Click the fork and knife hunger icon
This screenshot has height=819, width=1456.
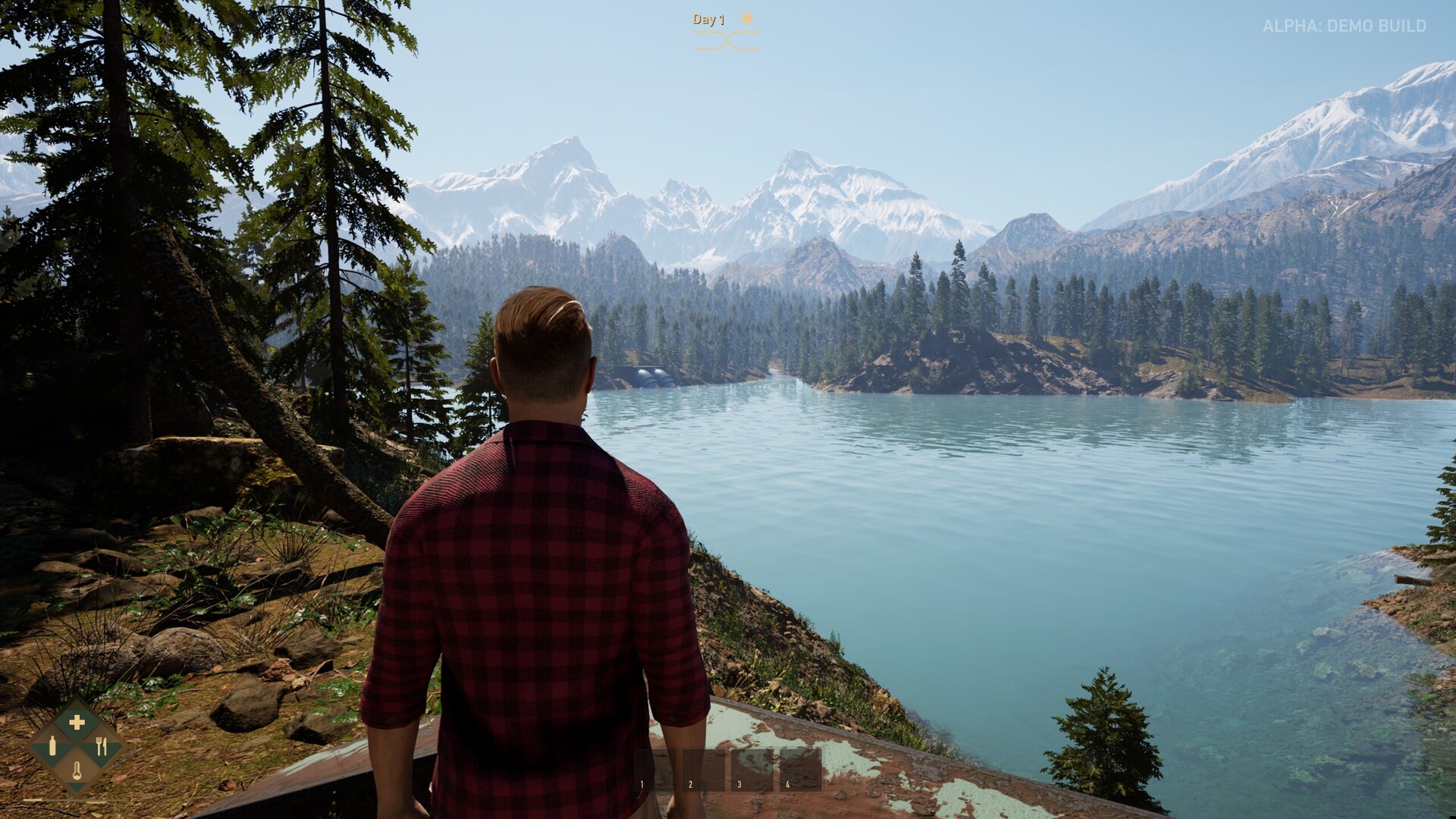click(x=101, y=746)
